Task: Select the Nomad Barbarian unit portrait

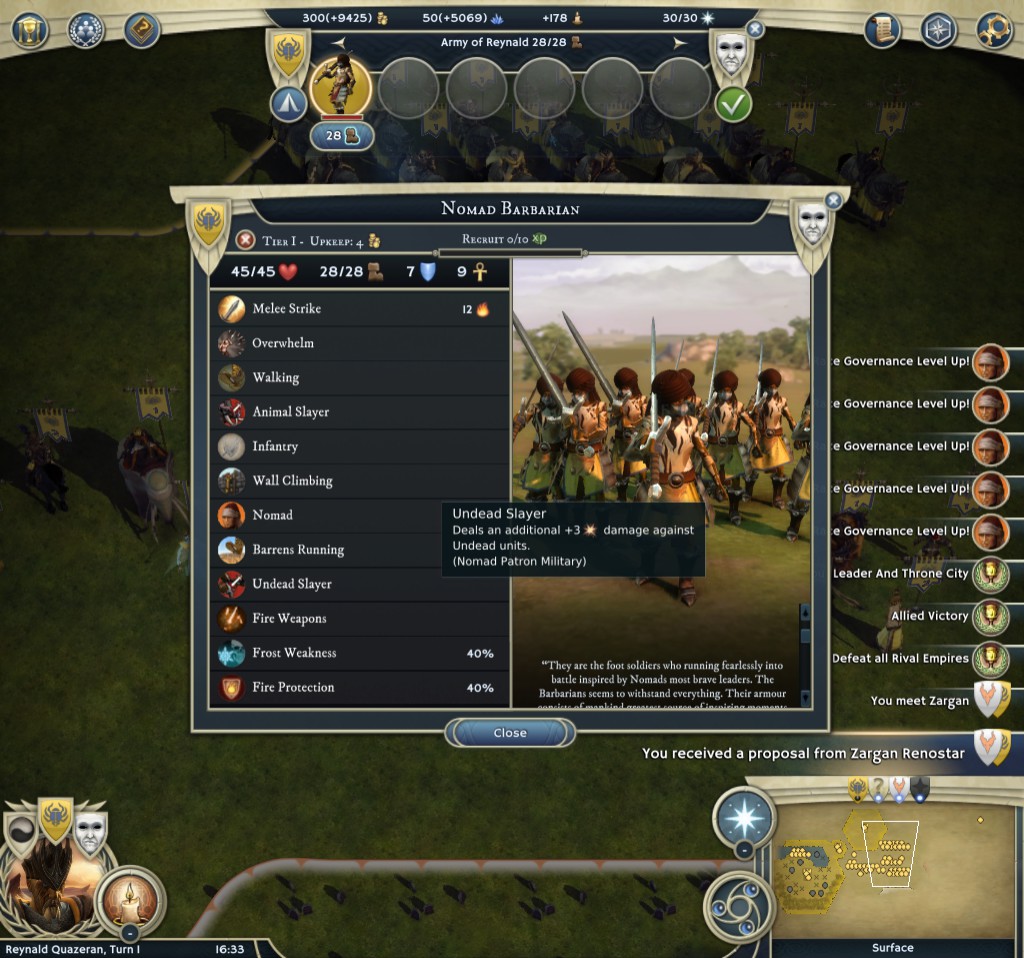Action: point(341,87)
